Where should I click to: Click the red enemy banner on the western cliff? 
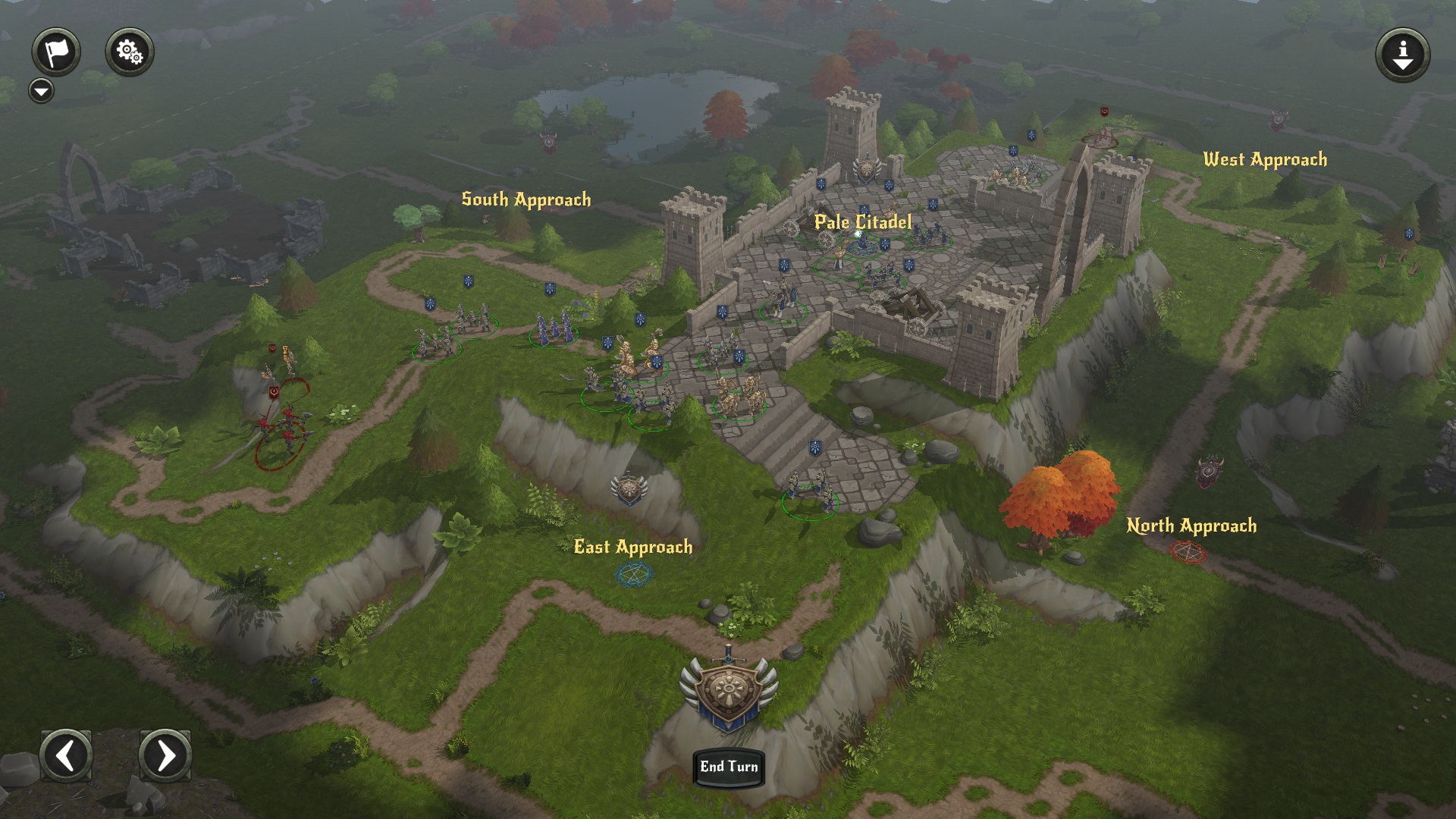click(x=271, y=348)
